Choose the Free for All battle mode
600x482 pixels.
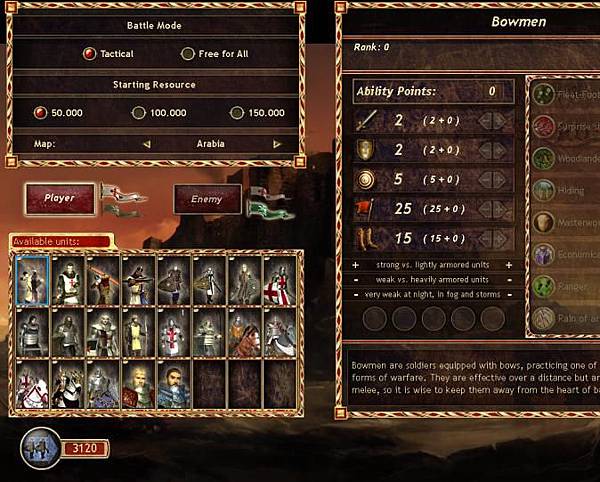point(187,54)
